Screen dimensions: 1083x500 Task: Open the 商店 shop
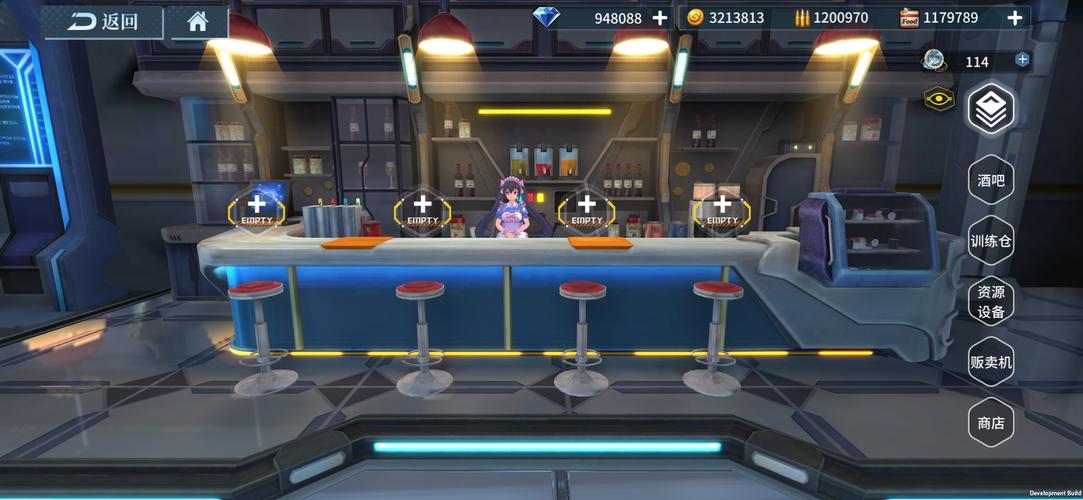point(991,422)
